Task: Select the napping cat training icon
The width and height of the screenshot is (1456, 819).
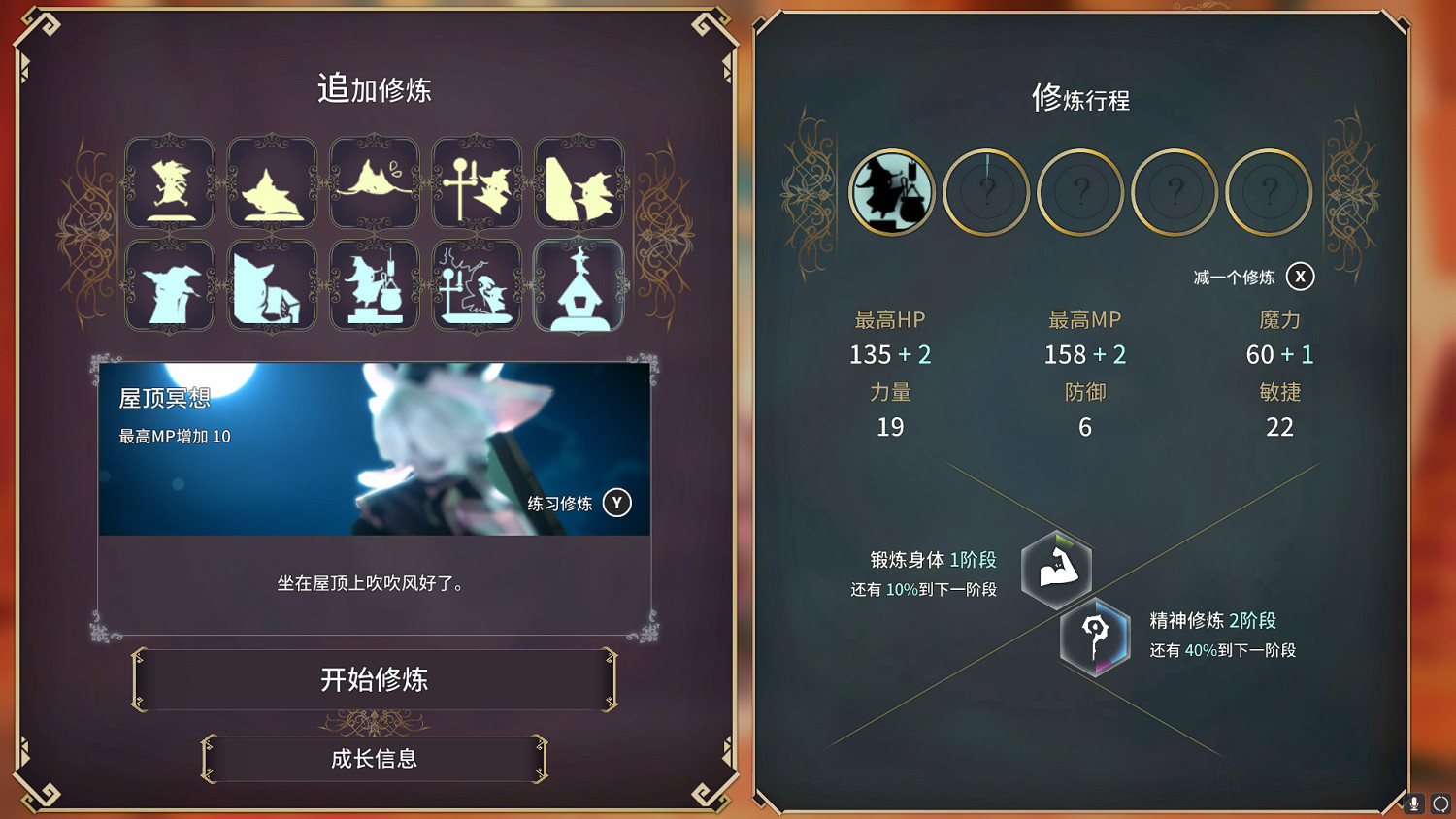Action: pyautogui.click(x=272, y=184)
